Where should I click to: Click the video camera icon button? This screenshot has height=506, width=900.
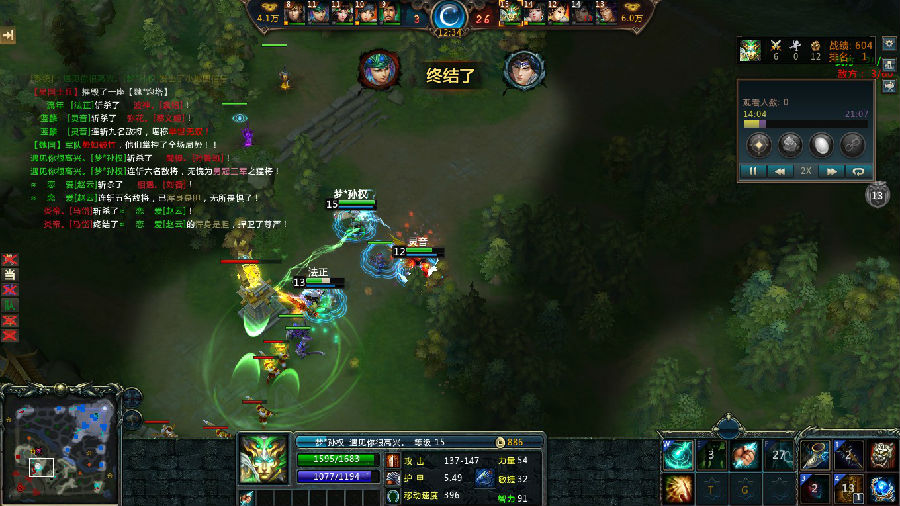pos(889,87)
